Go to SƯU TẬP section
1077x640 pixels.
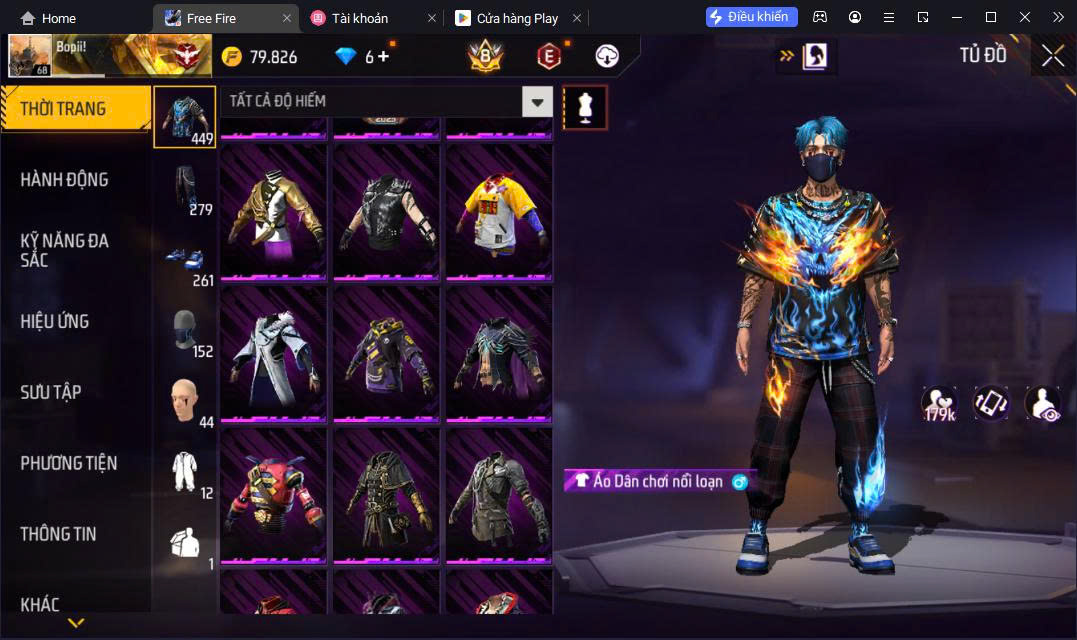(51, 392)
